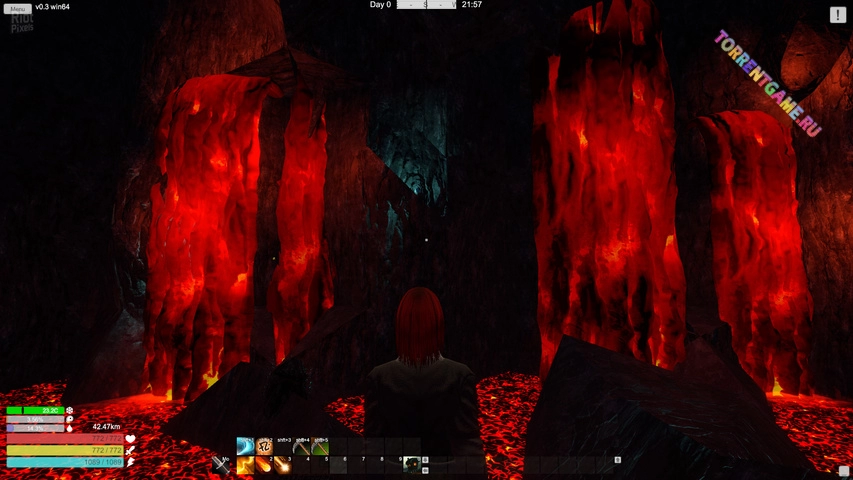
Task: Activate the blue crescent wave ability
Action: 246,447
